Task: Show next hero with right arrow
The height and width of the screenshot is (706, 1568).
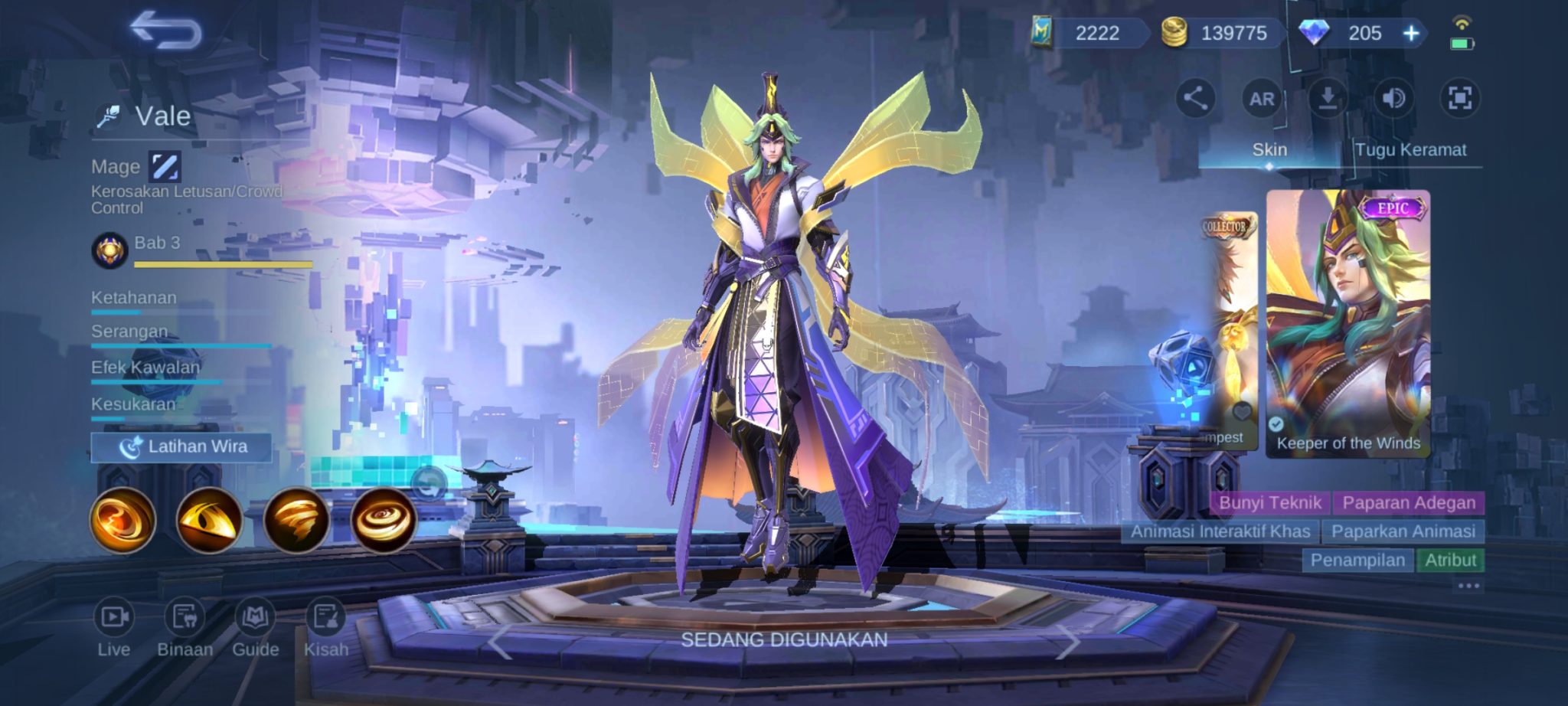Action: (1067, 642)
